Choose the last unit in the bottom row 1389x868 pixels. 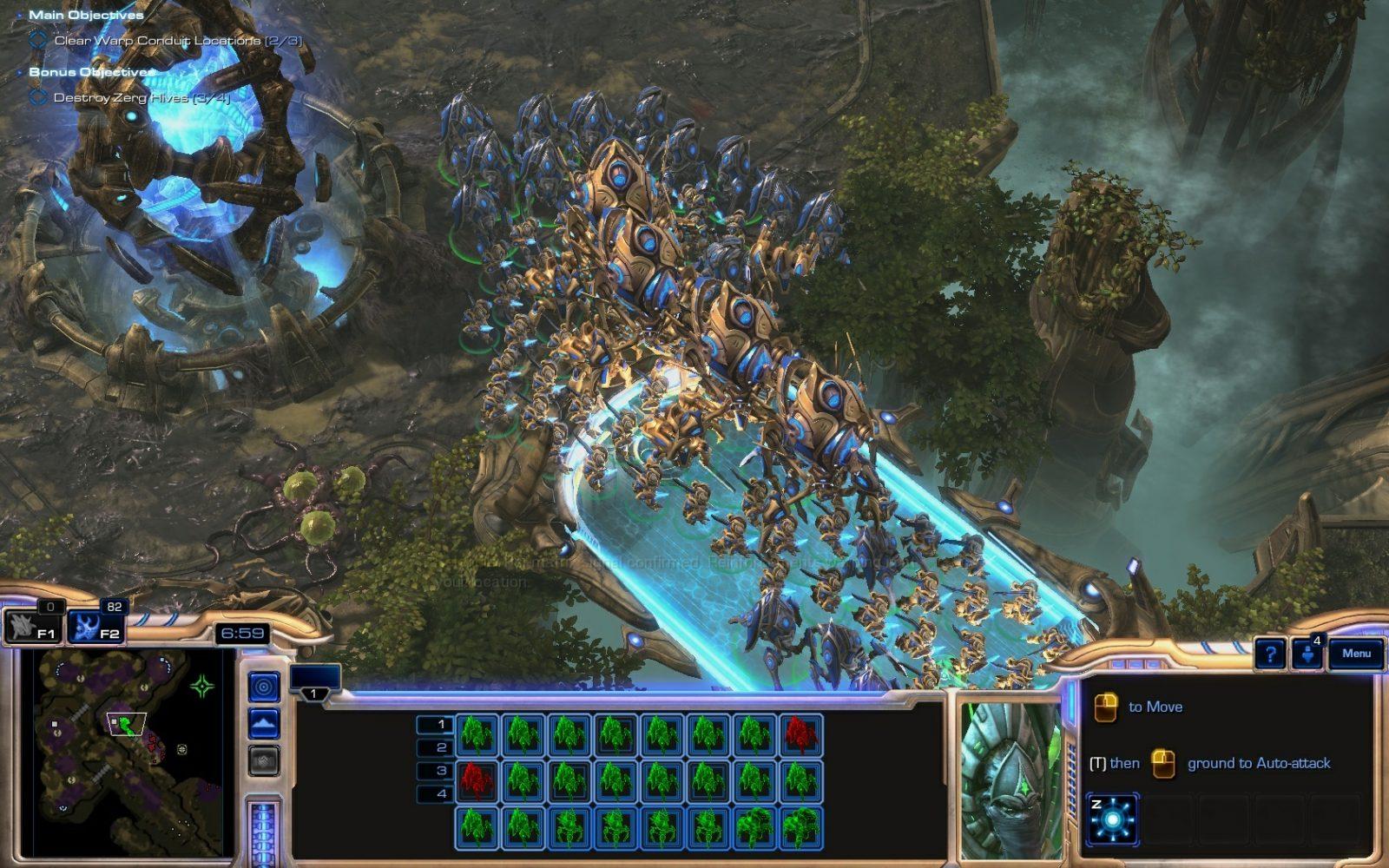[800, 827]
